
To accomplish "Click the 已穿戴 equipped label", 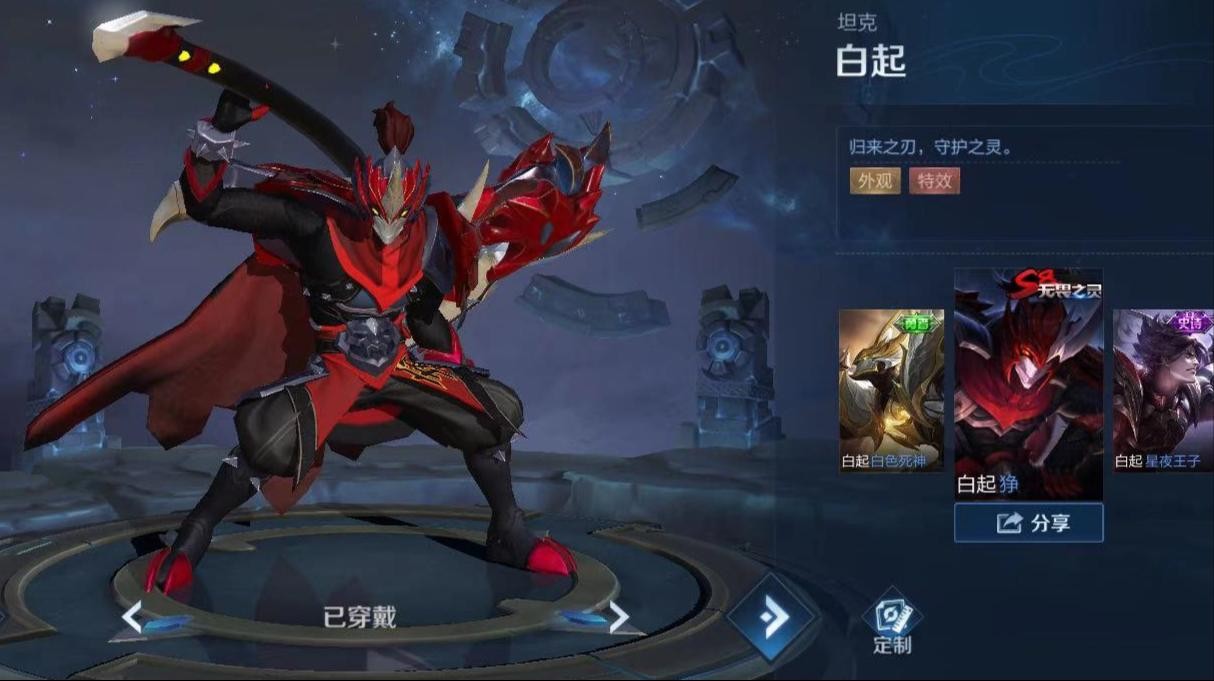I will [x=359, y=617].
